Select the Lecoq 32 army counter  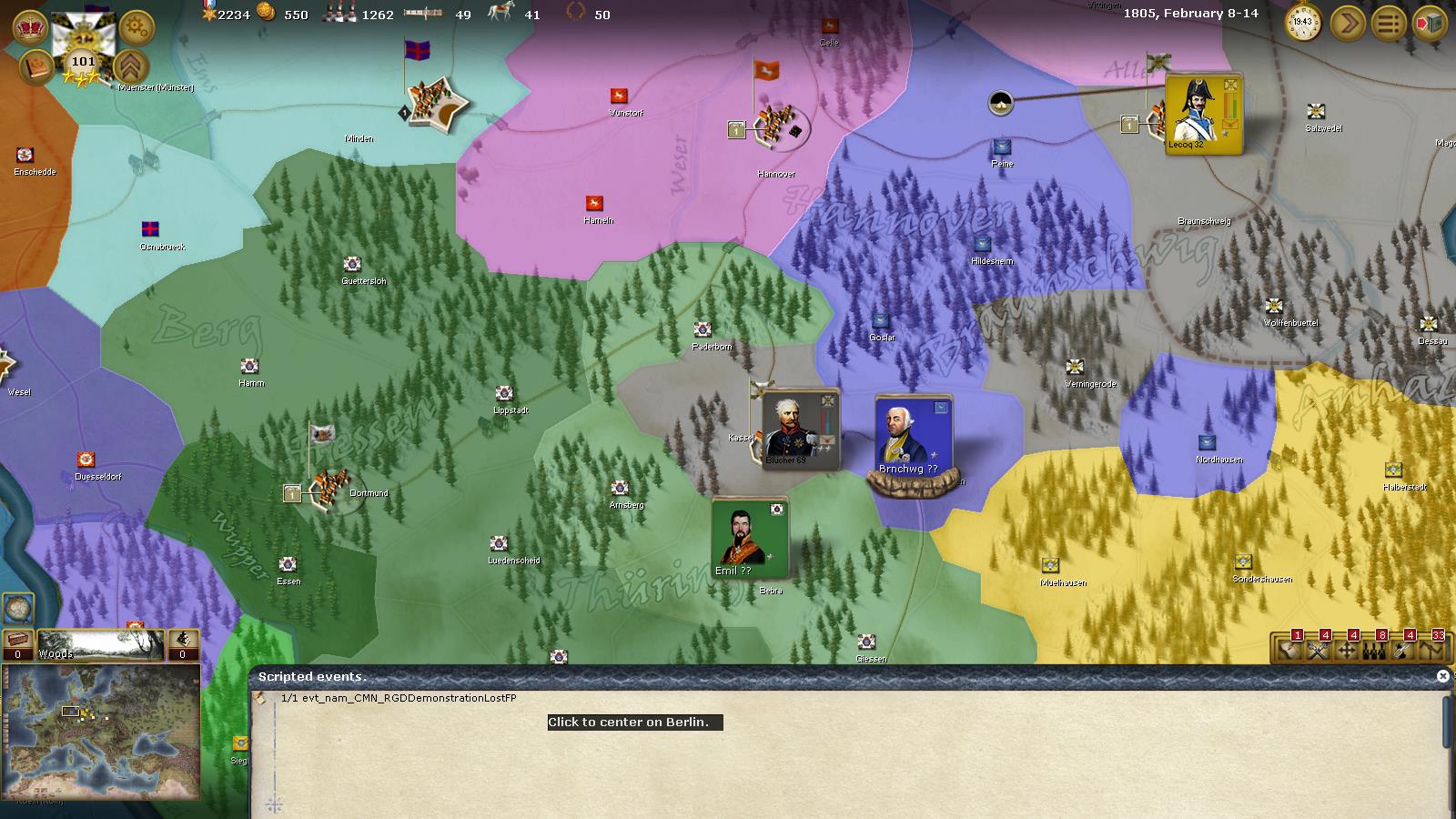(x=1203, y=113)
